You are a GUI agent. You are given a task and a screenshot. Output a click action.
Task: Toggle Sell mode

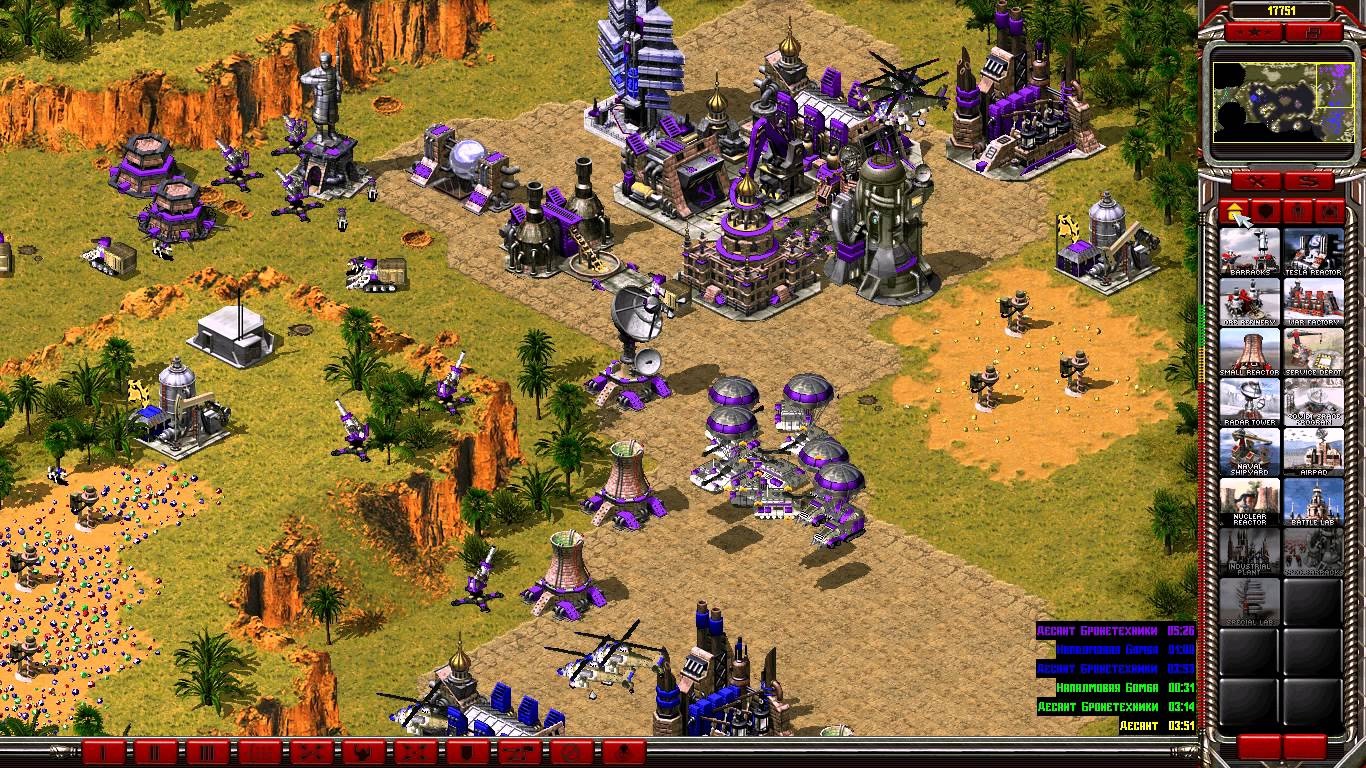pyautogui.click(x=1310, y=181)
